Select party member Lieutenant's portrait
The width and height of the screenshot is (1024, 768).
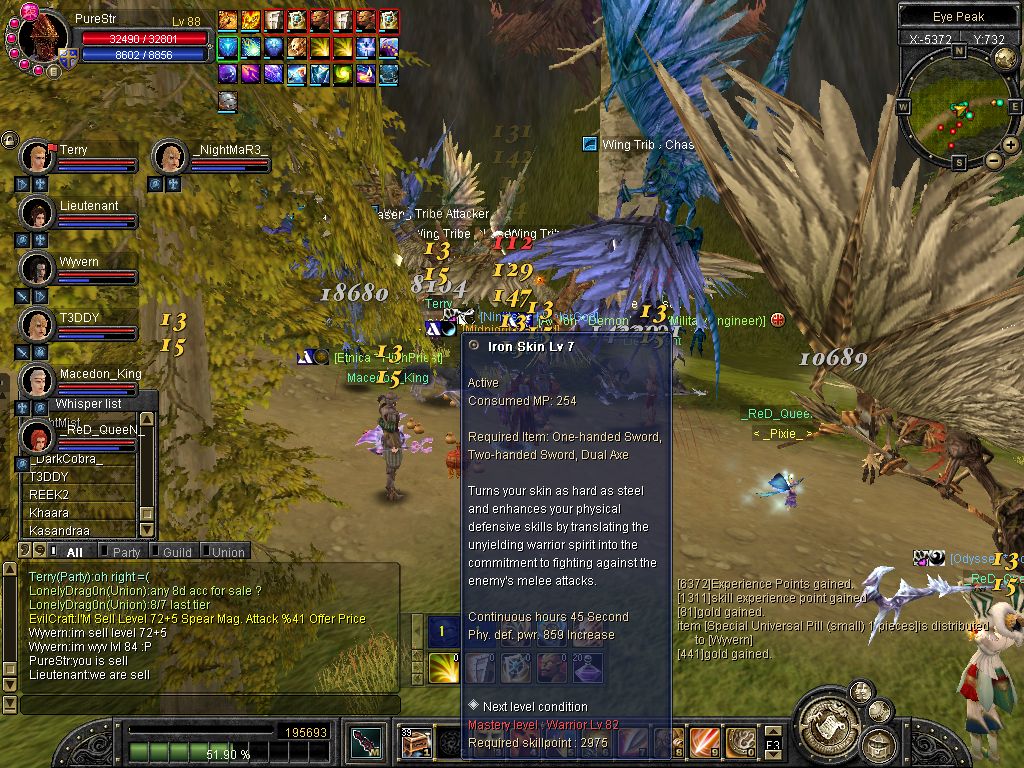click(x=38, y=213)
